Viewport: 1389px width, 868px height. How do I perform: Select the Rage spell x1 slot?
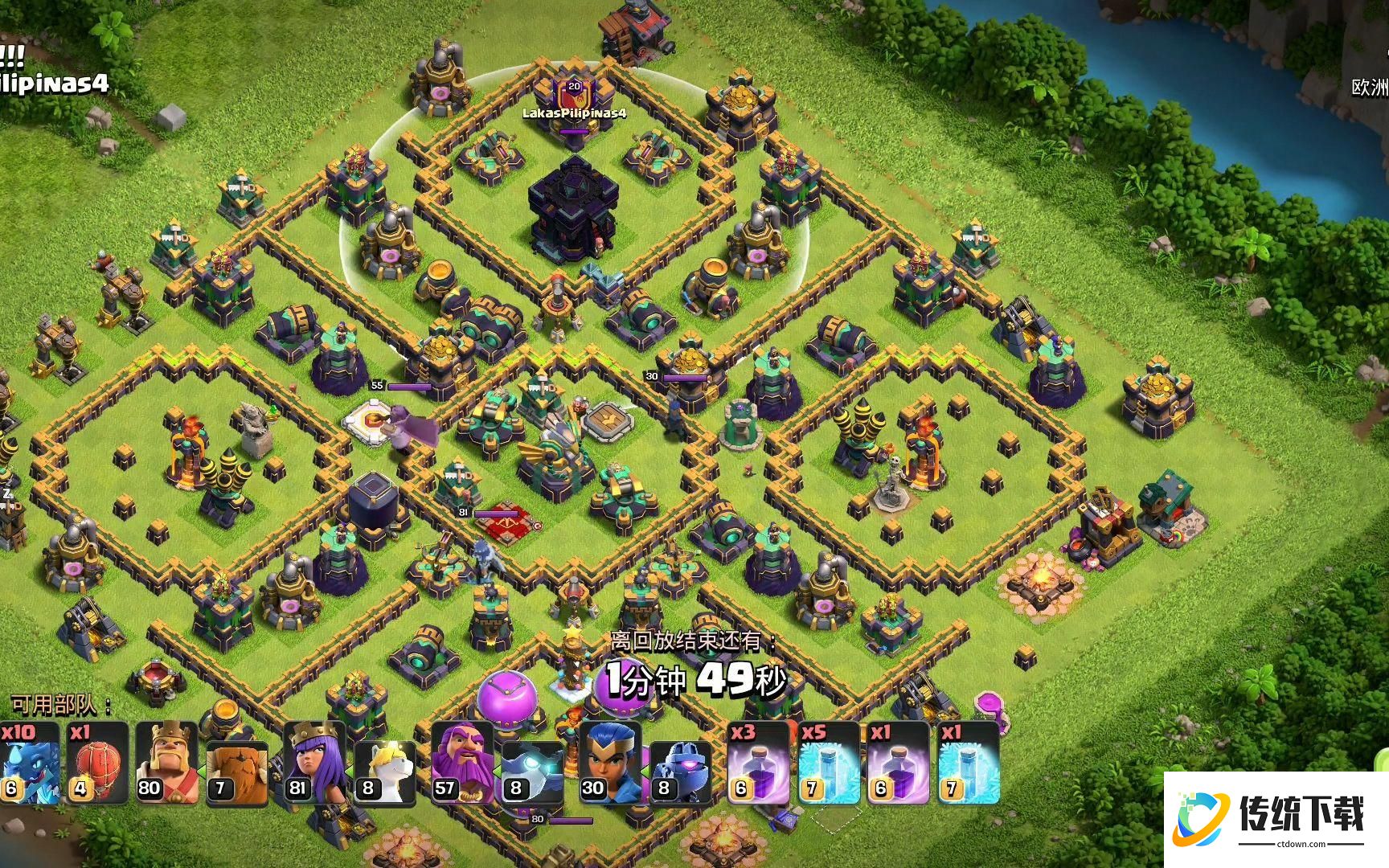pos(897,764)
